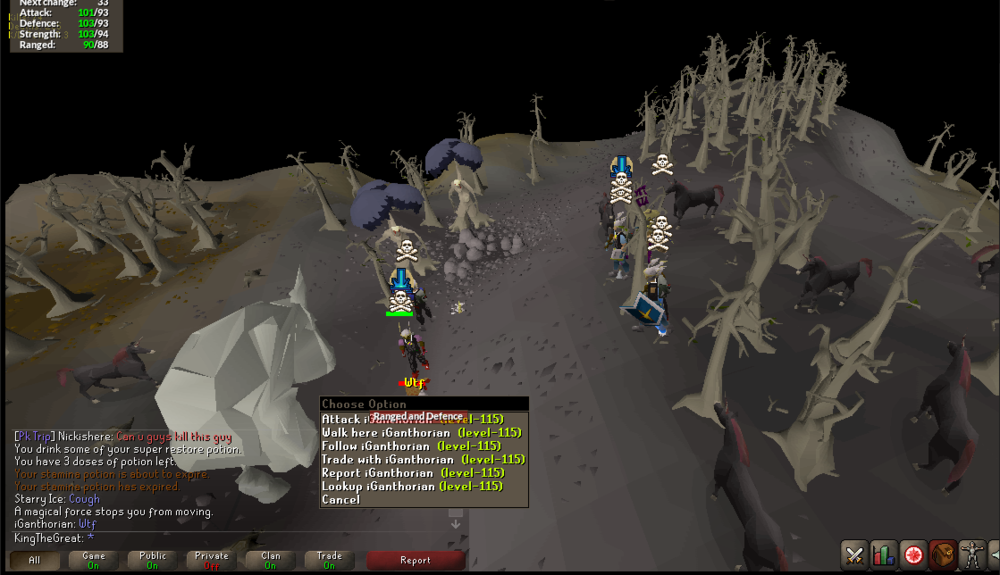This screenshot has width=1000, height=575.
Task: Toggle the Game chat filter
Action: pos(93,560)
